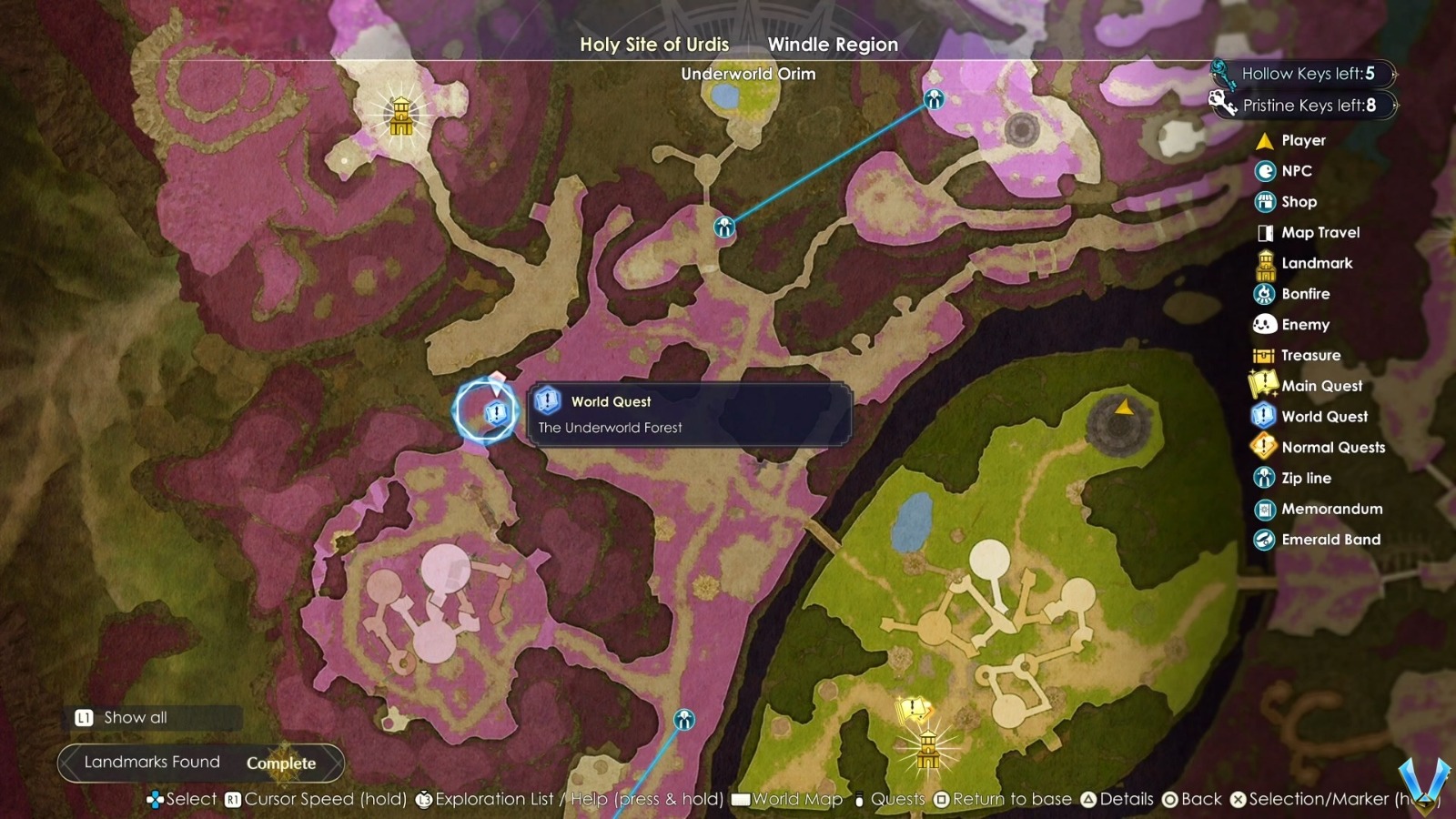1456x819 pixels.
Task: Open the Landmarks Found Complete panel
Action: click(x=200, y=763)
